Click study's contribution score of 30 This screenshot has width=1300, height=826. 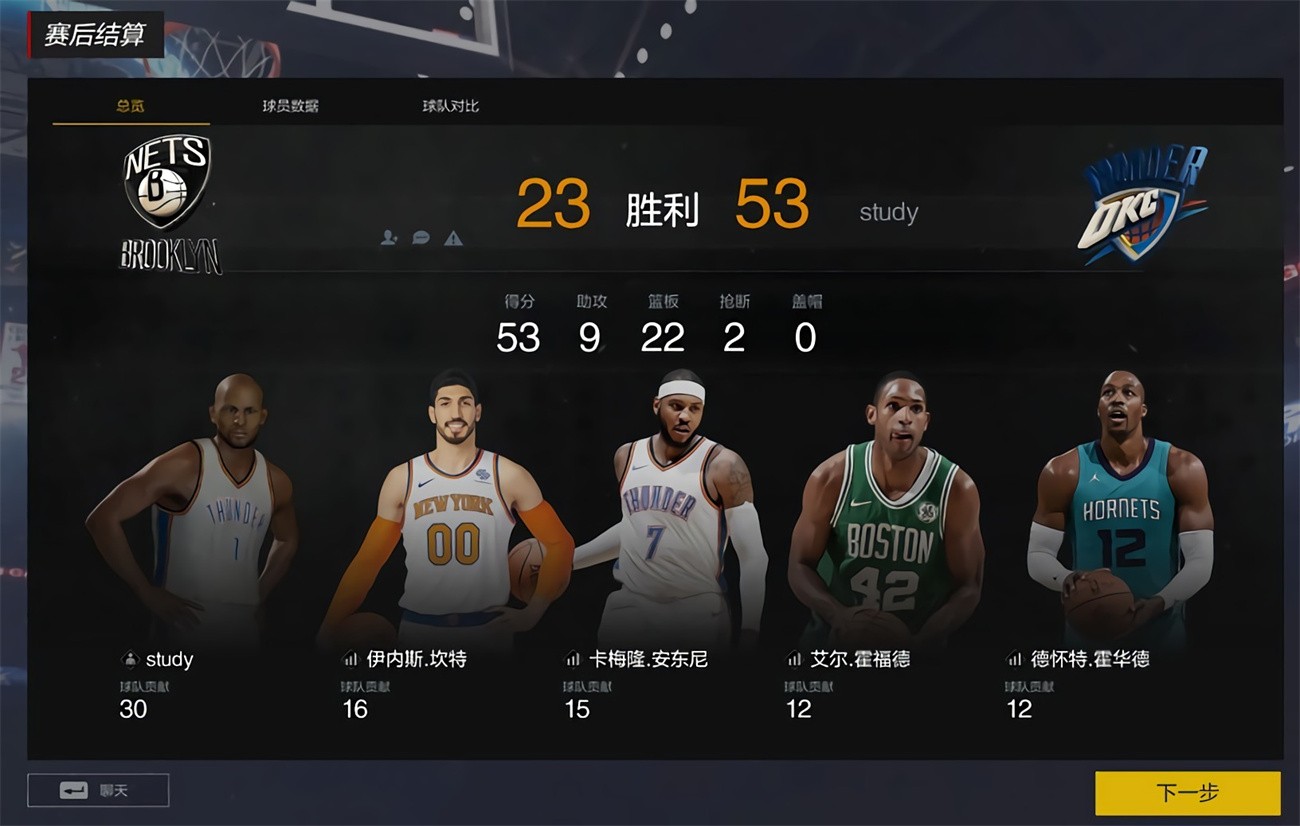[133, 709]
